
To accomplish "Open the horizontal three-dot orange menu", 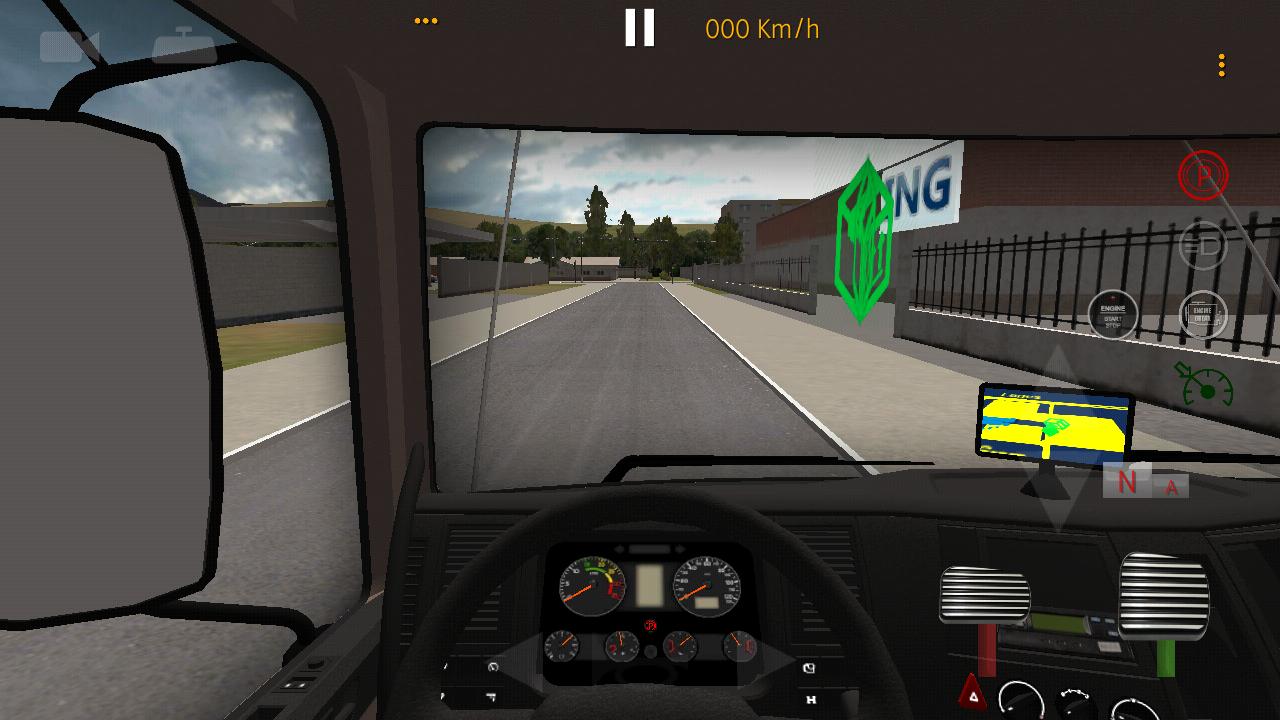I will tap(426, 21).
